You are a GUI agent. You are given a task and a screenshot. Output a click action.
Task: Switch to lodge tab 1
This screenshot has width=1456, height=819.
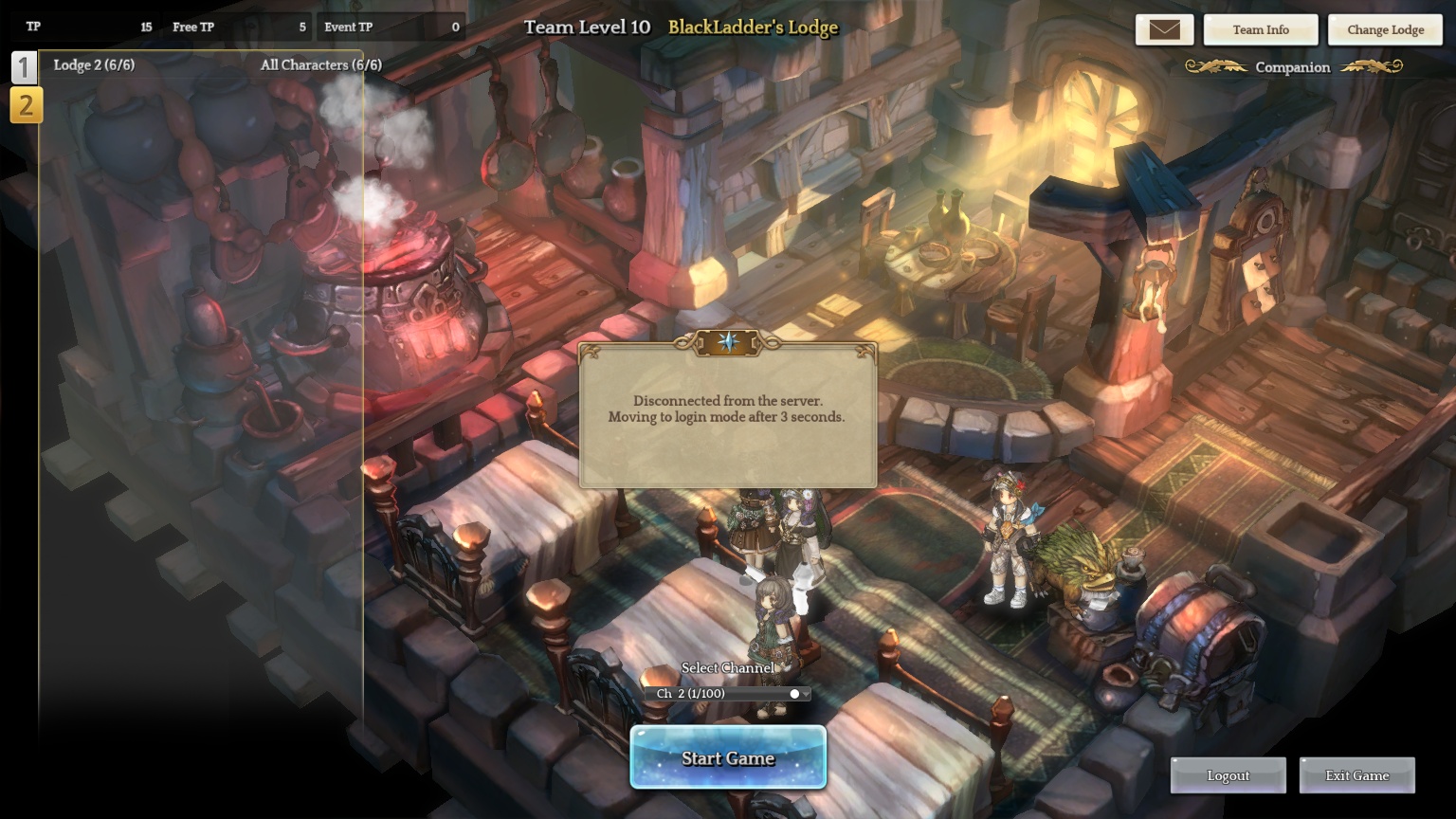click(x=25, y=68)
